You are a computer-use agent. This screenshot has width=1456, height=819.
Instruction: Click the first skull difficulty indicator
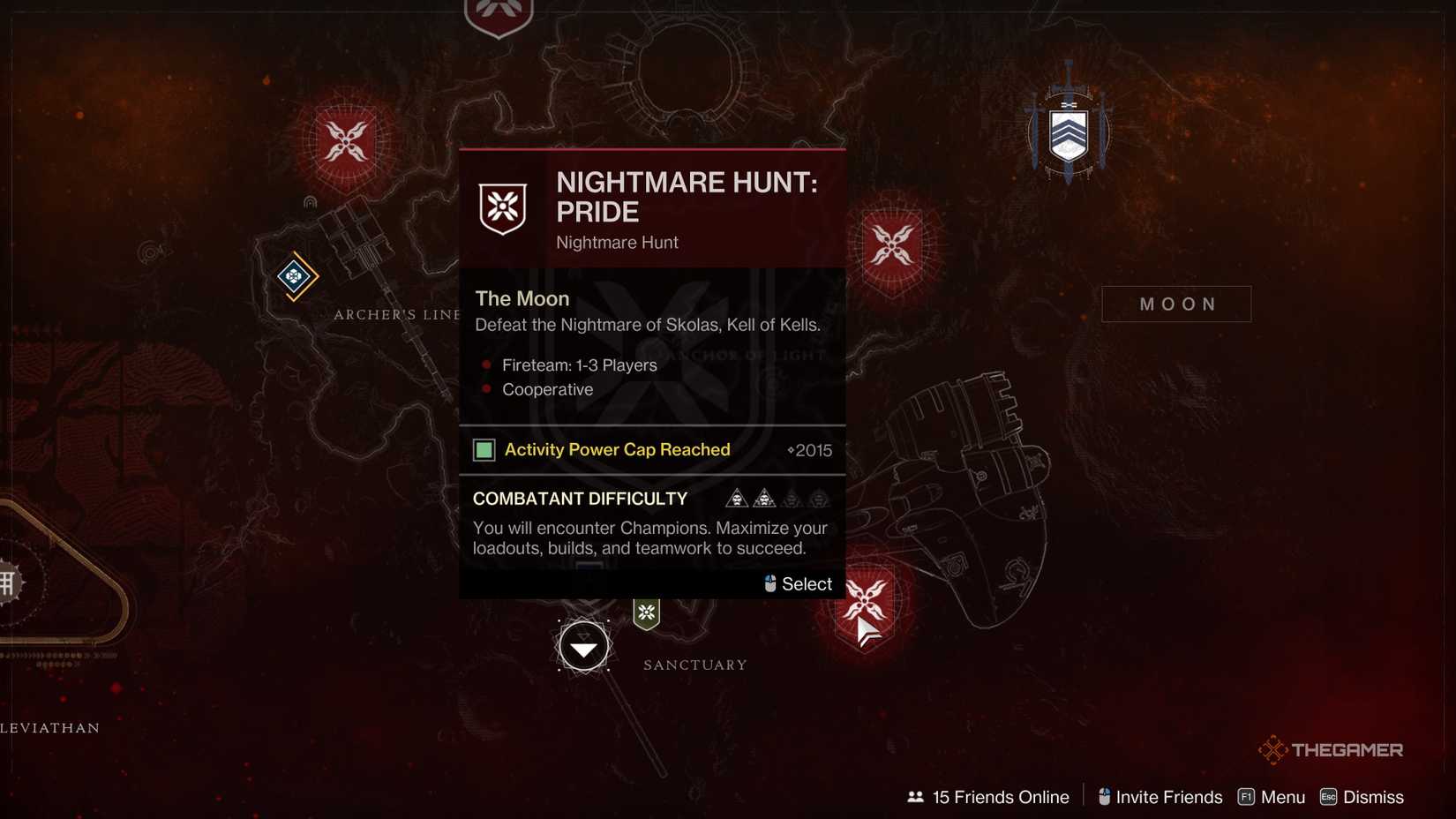point(735,498)
